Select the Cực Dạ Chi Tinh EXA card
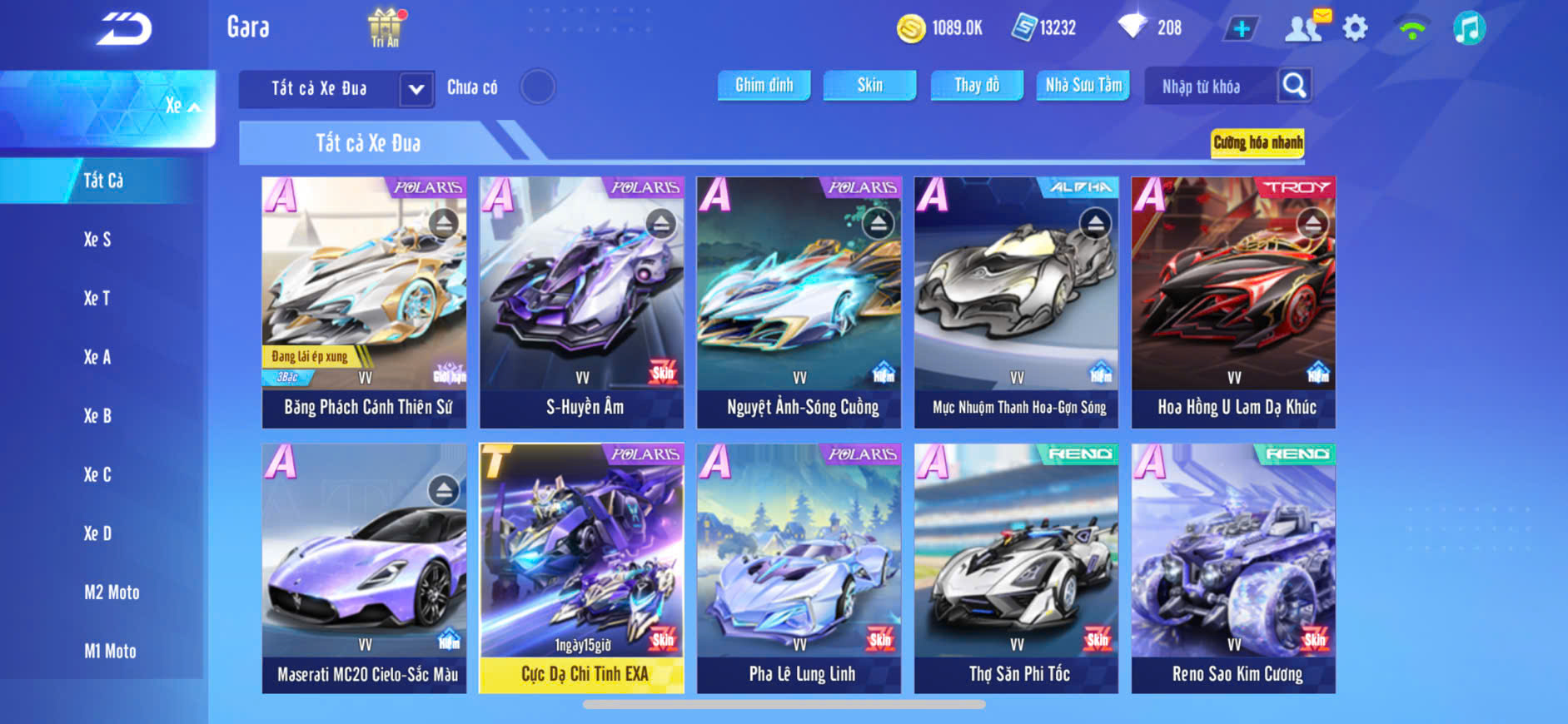The height and width of the screenshot is (724, 1568). click(581, 568)
